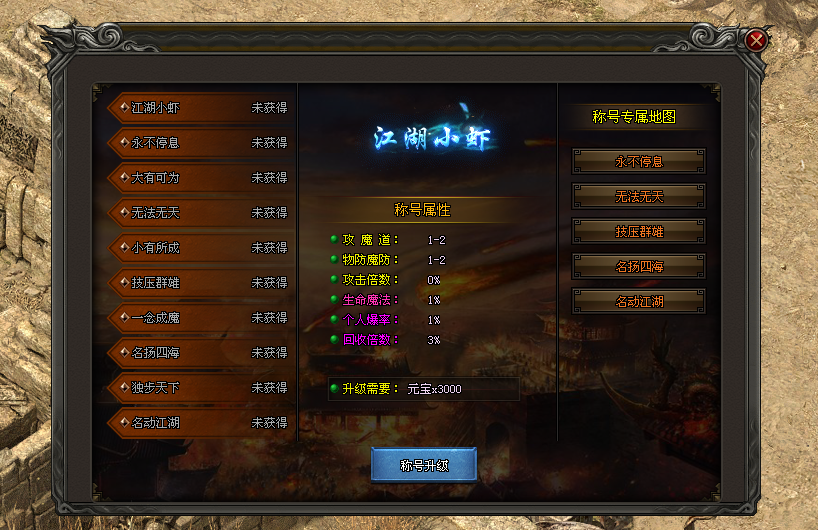
Task: Click the 称号升级 upgrade button
Action: [424, 465]
